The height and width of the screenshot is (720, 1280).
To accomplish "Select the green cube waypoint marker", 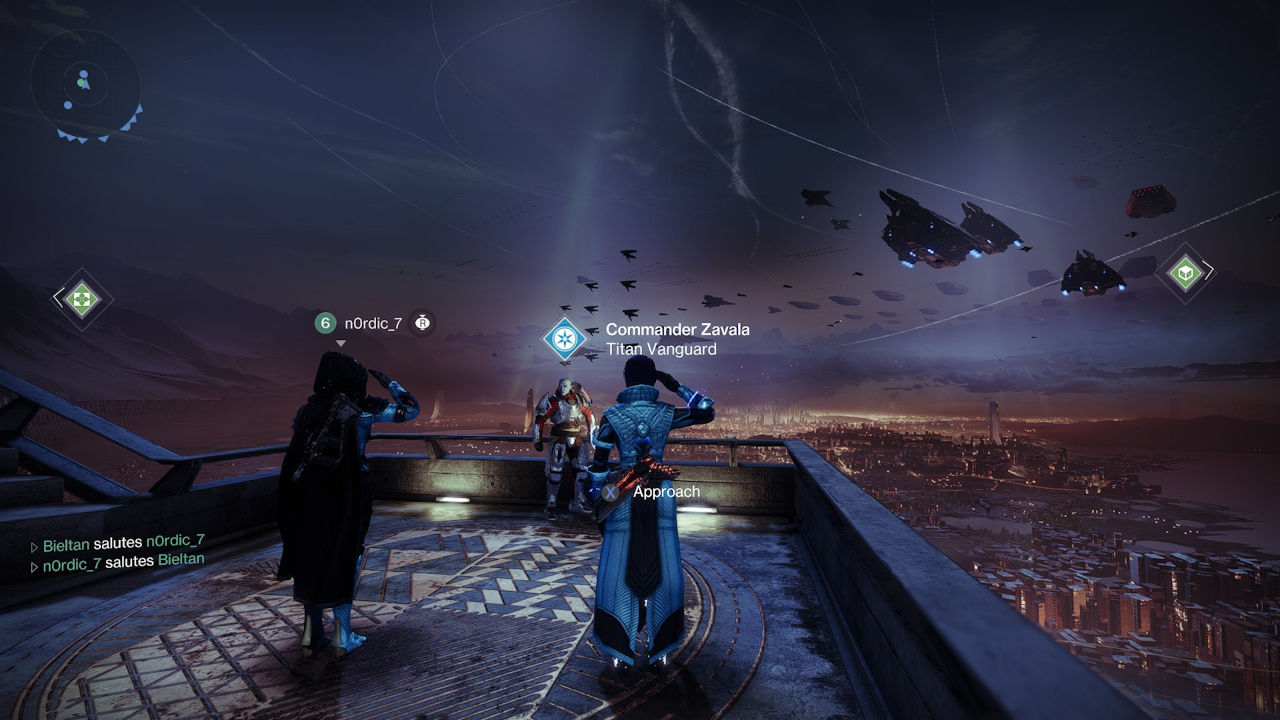I will point(1185,272).
